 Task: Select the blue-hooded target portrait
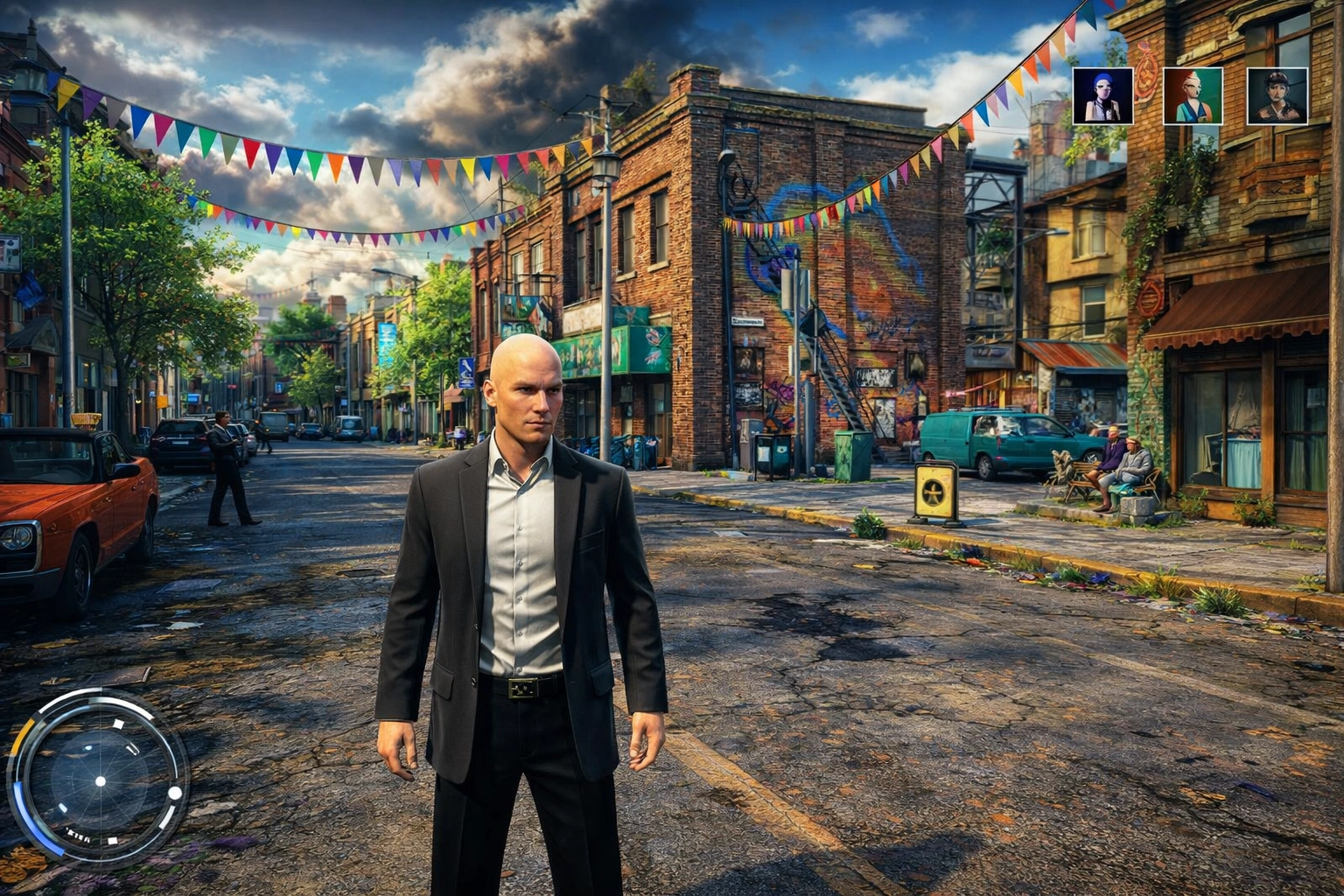point(1102,96)
